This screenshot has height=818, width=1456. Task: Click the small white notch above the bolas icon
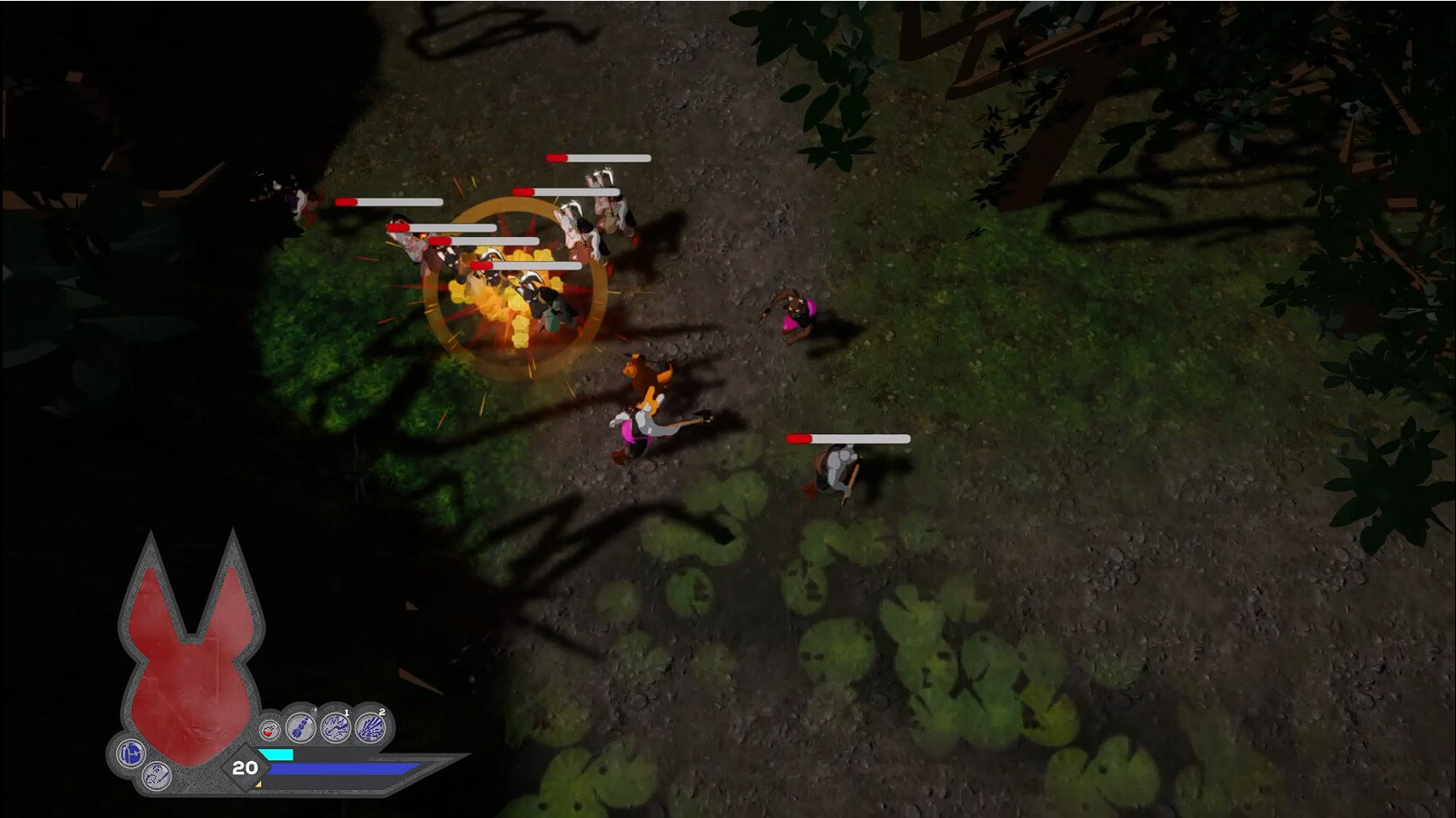tap(315, 711)
